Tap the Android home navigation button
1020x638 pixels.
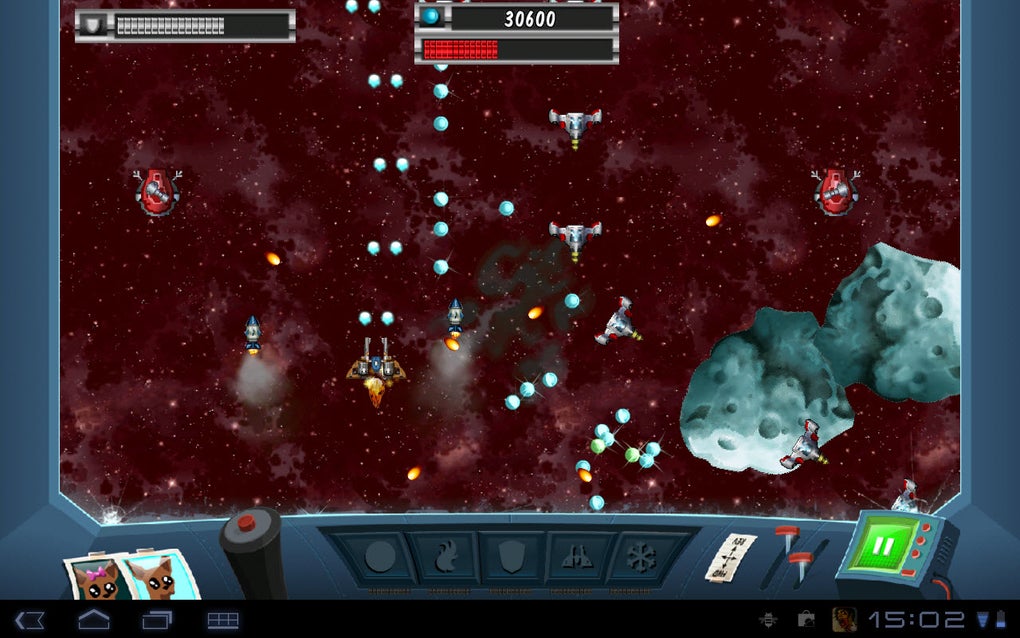tap(94, 620)
